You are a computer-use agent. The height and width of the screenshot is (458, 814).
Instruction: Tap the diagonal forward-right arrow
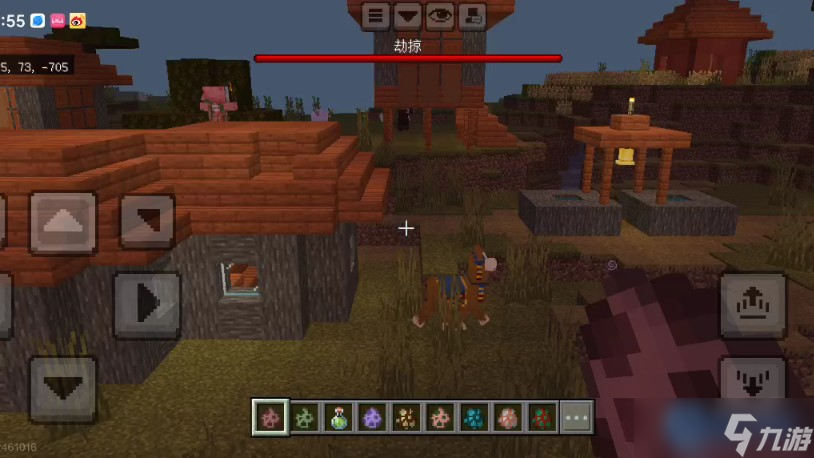147,221
